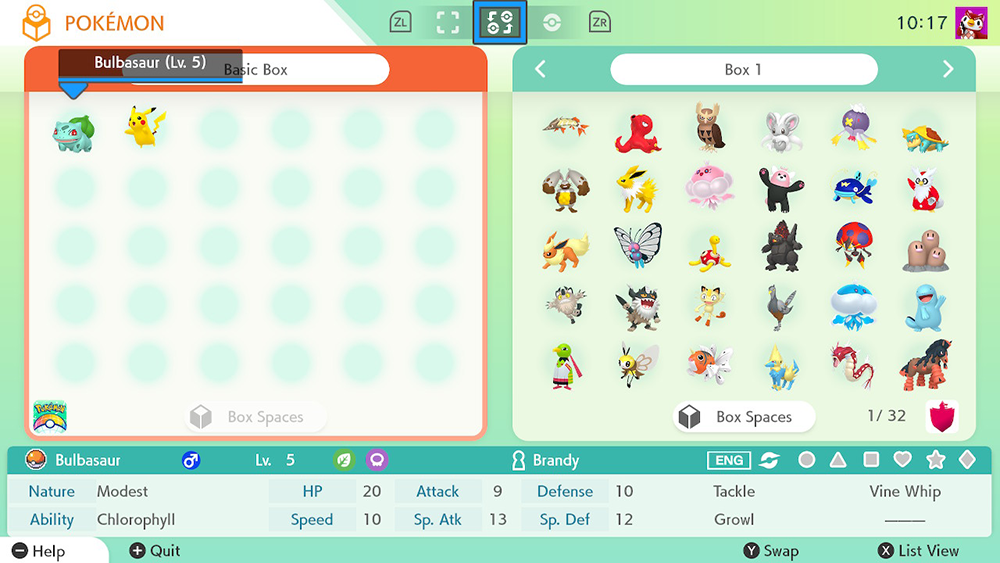
Task: Open Box Spaces under Box 1
Action: pyautogui.click(x=745, y=417)
